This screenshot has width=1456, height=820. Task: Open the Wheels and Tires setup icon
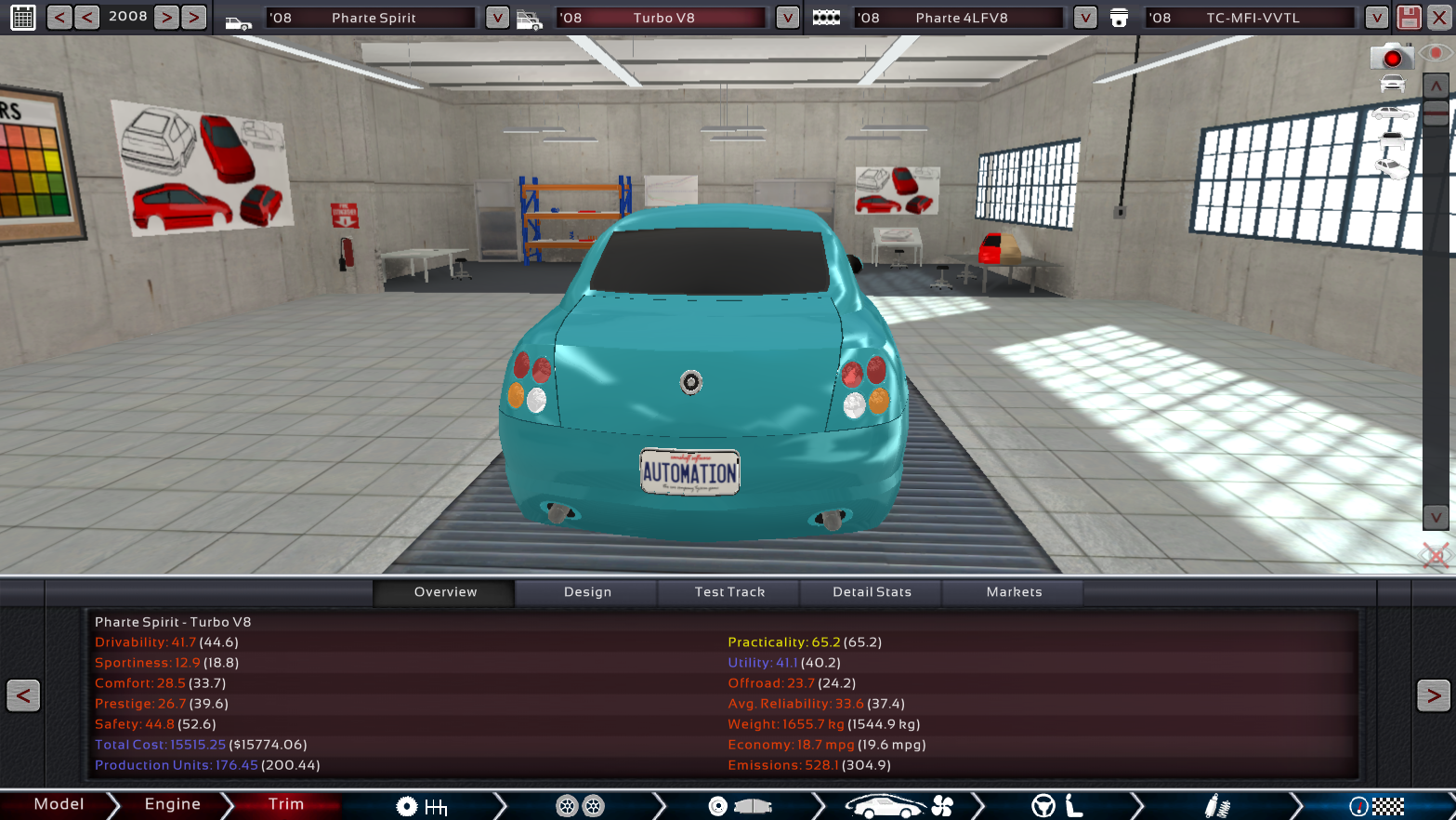581,805
